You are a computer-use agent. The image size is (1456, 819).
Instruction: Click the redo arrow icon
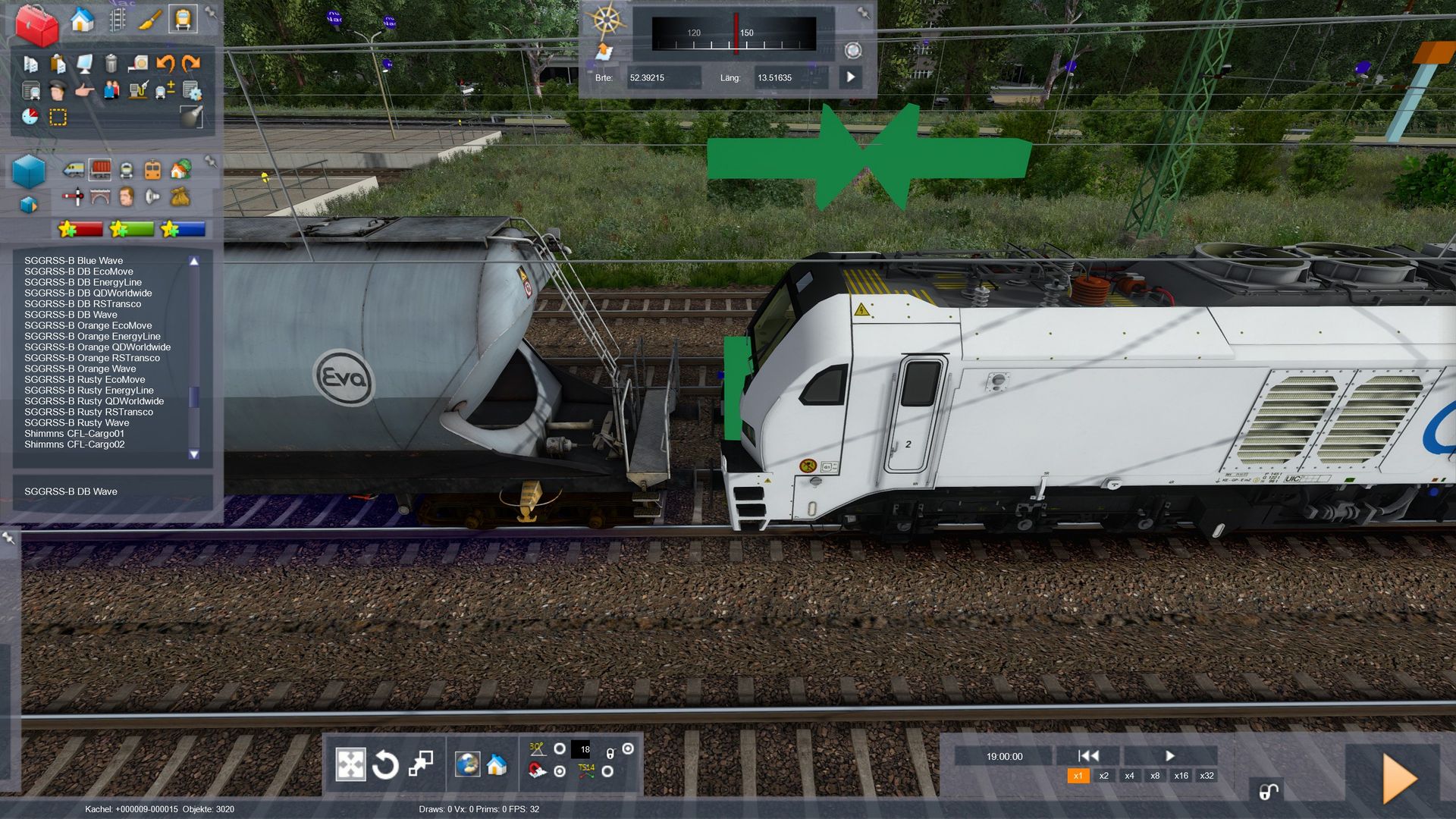tap(191, 64)
